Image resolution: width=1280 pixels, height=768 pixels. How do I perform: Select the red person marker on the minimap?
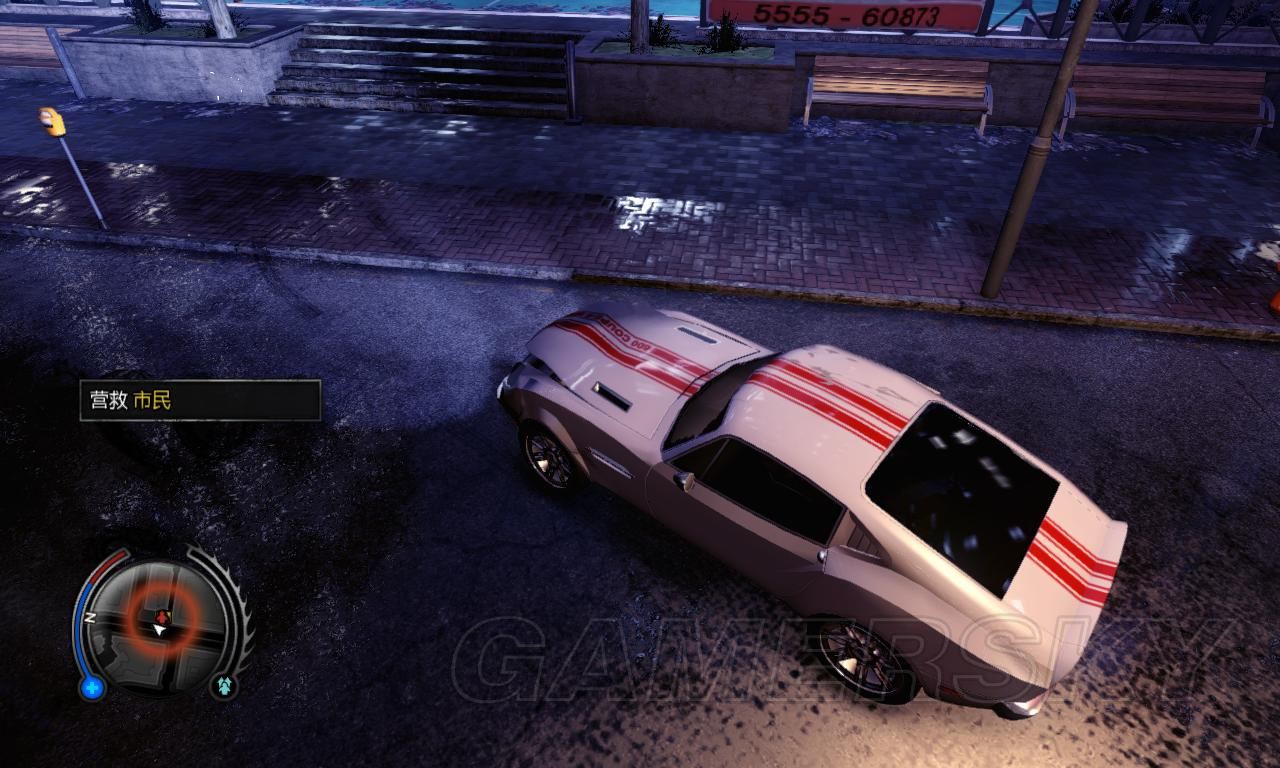click(164, 615)
